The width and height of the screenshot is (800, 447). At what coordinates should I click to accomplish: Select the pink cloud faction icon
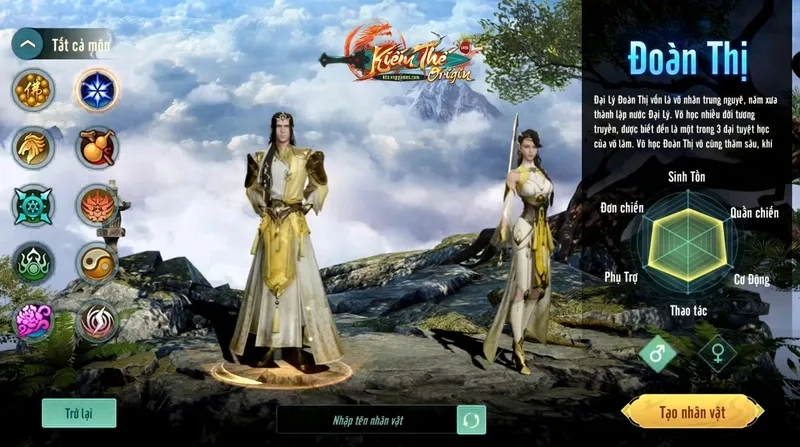tap(33, 321)
